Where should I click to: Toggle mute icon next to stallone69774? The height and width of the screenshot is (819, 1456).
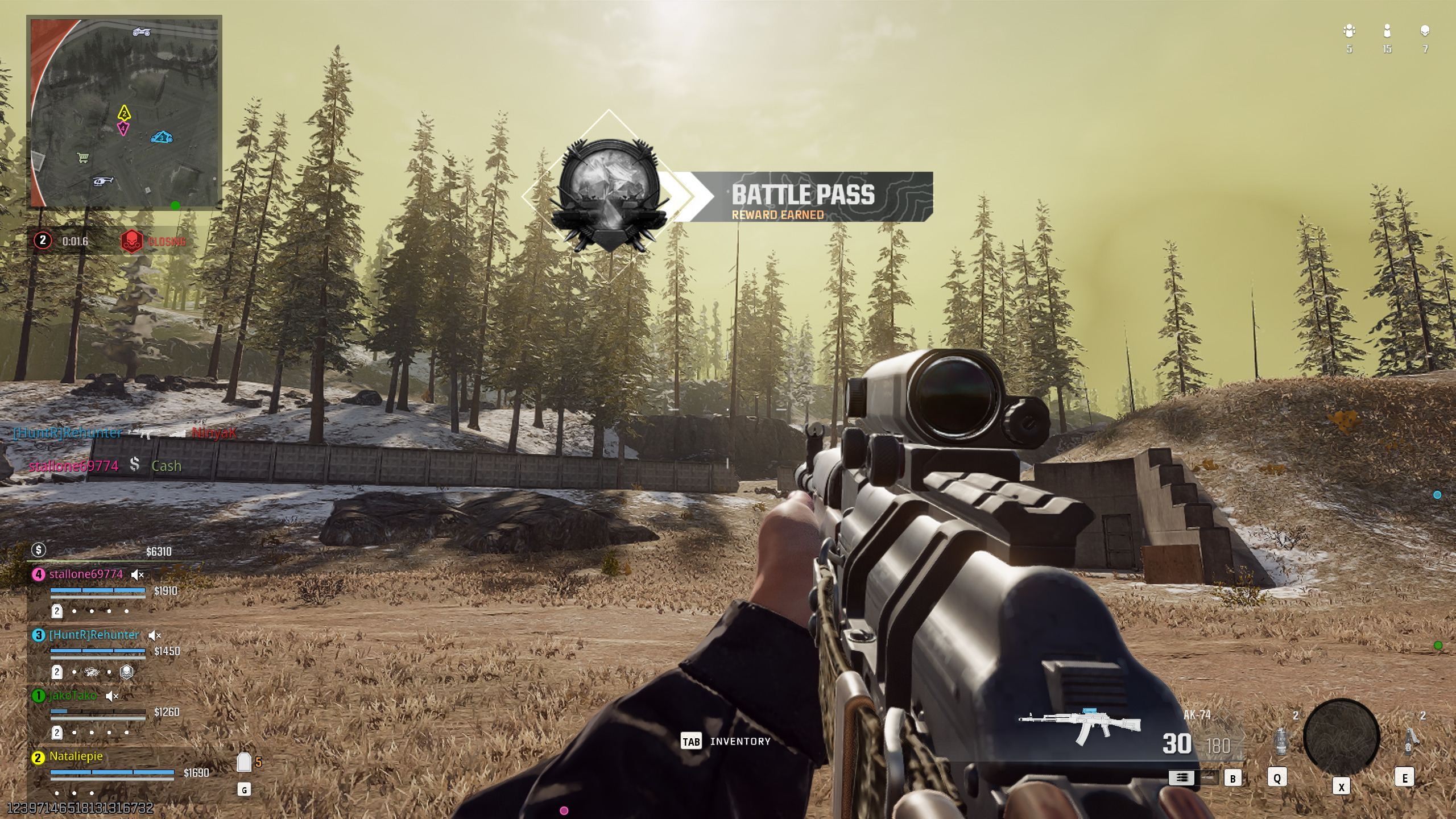[137, 575]
